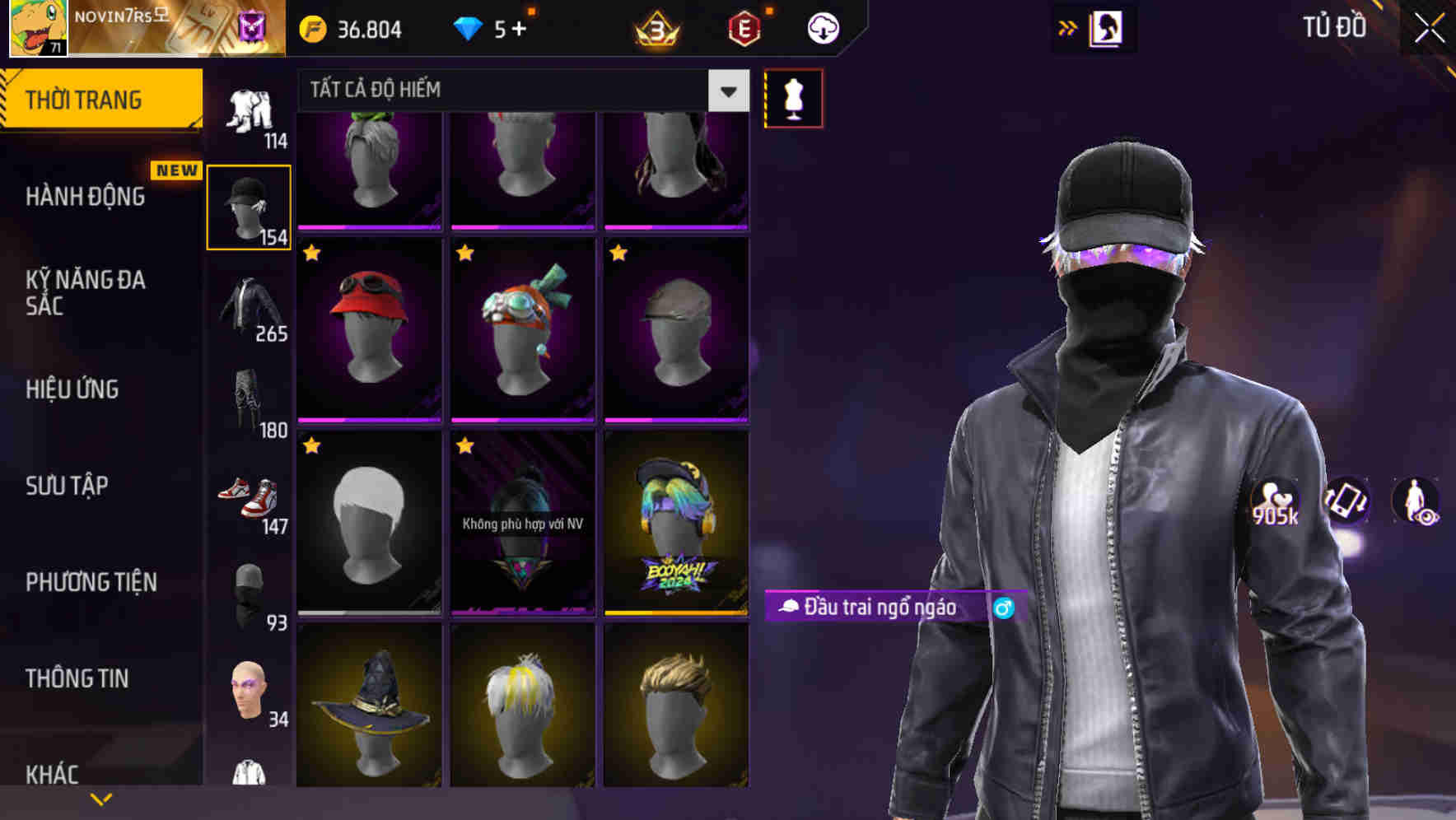
Task: Tap the 905k likes icon near the character
Action: point(1273,502)
